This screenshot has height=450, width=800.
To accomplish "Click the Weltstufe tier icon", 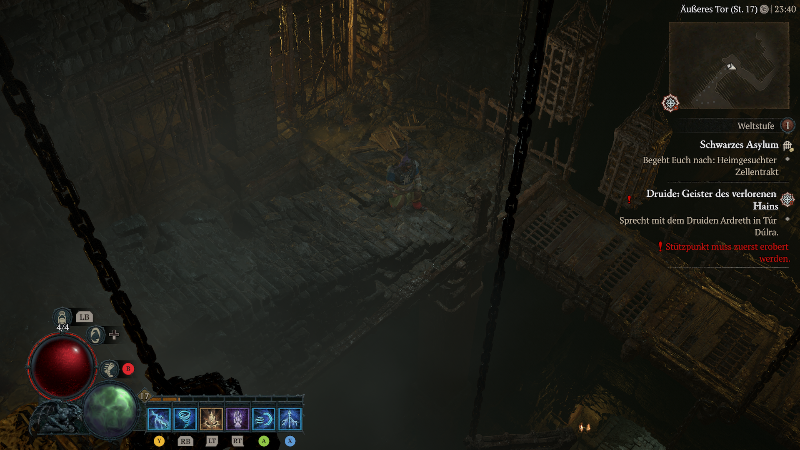I will [788, 126].
